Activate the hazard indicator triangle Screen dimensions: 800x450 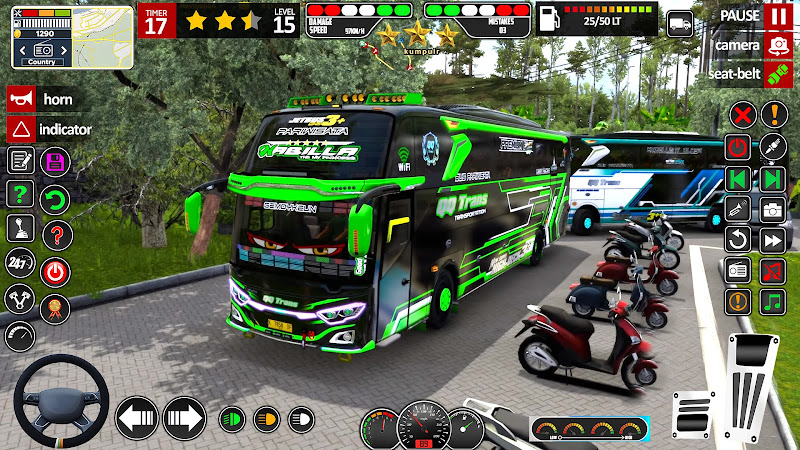pos(19,128)
